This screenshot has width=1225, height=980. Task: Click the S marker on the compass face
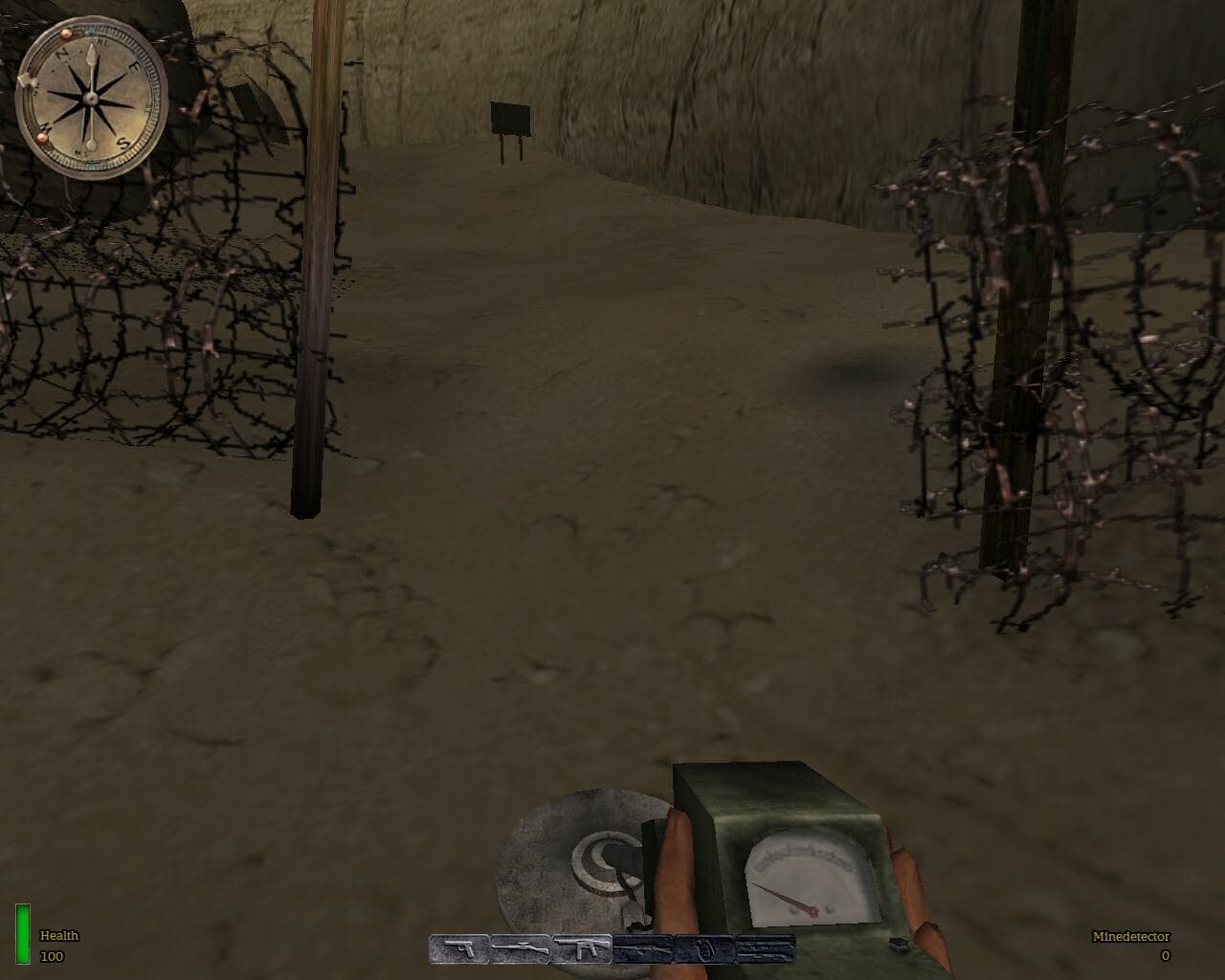(x=122, y=144)
